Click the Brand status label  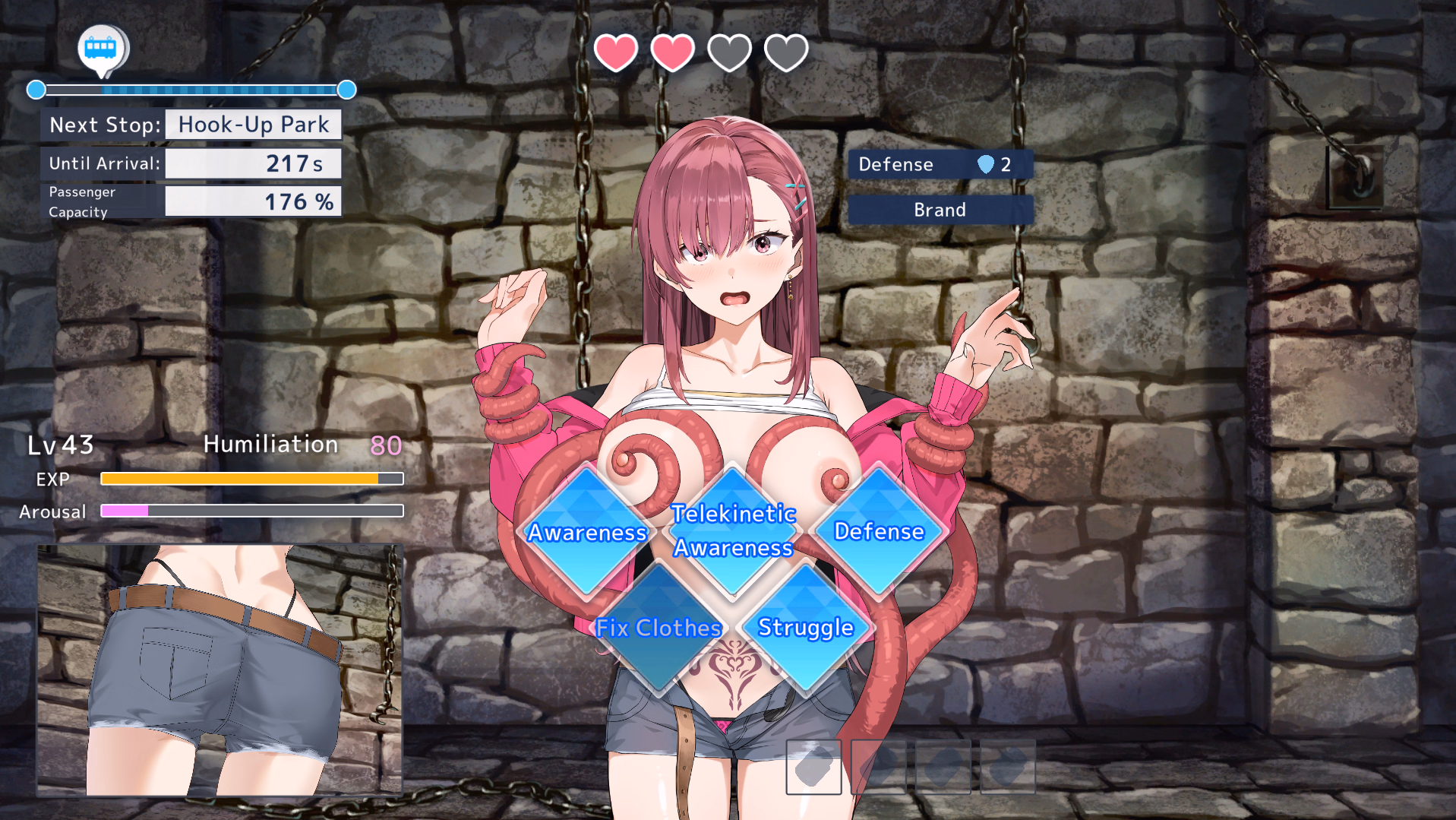(940, 210)
